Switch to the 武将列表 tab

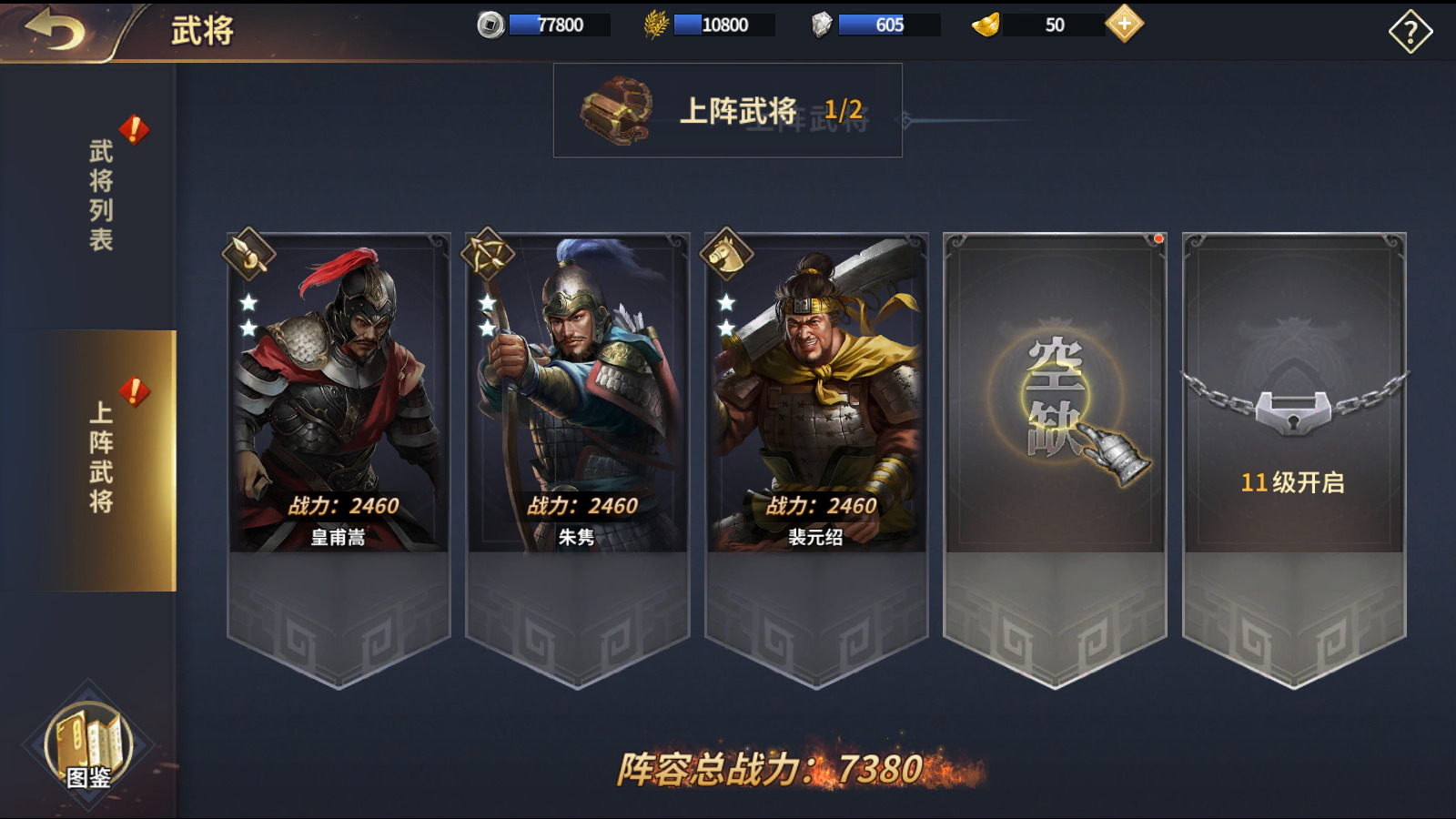point(100,195)
